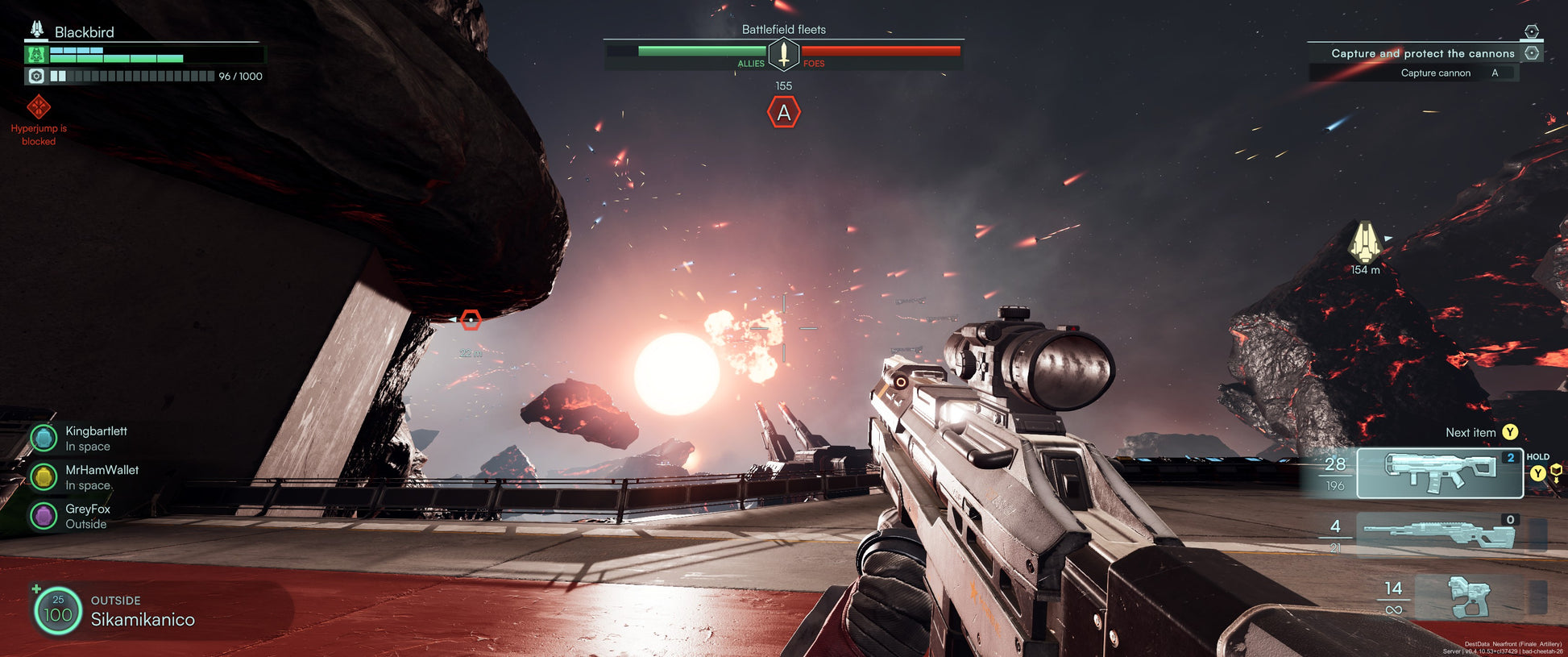Pick GreyFox's purple squad icon
1568x657 pixels.
(x=44, y=516)
